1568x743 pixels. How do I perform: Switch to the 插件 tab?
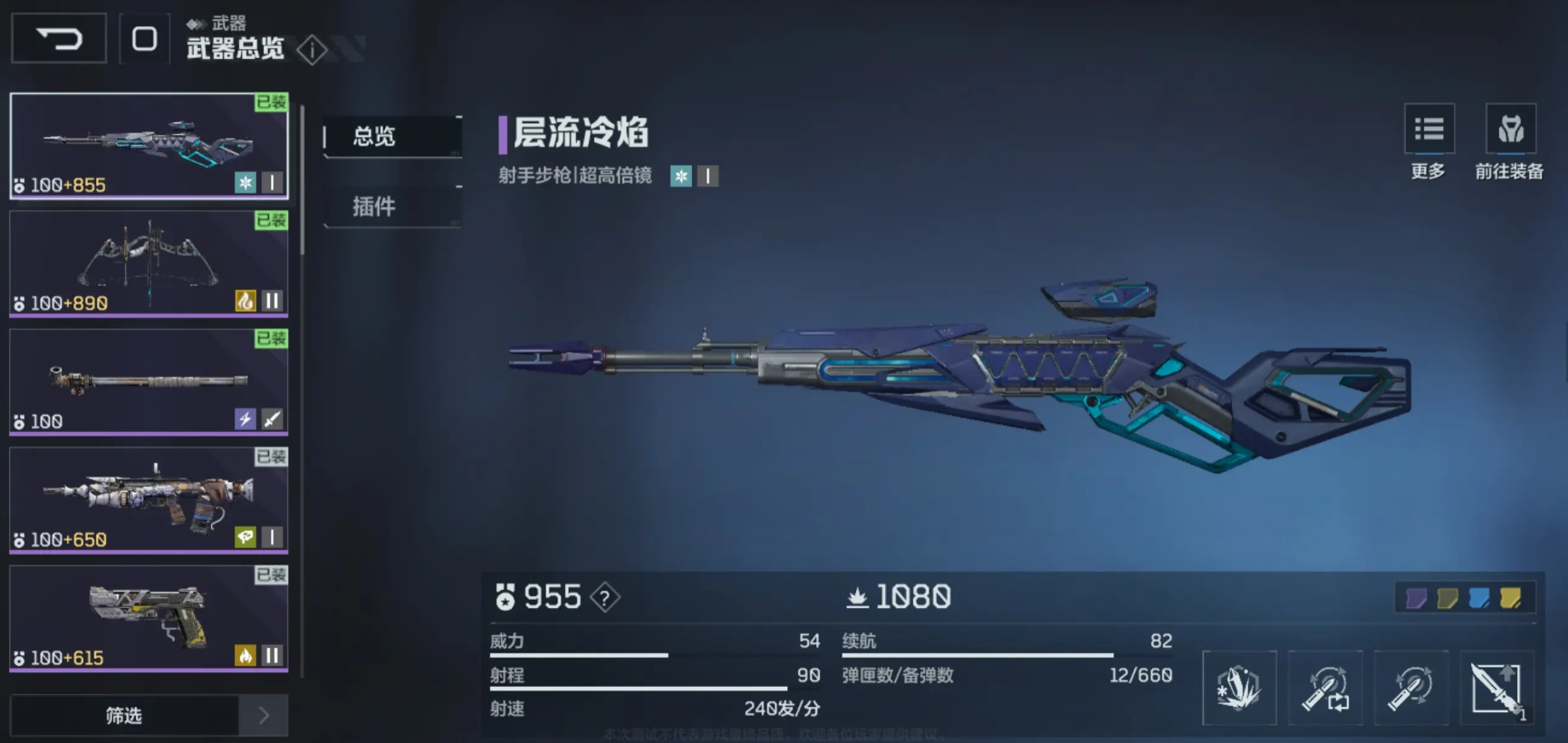pyautogui.click(x=372, y=207)
